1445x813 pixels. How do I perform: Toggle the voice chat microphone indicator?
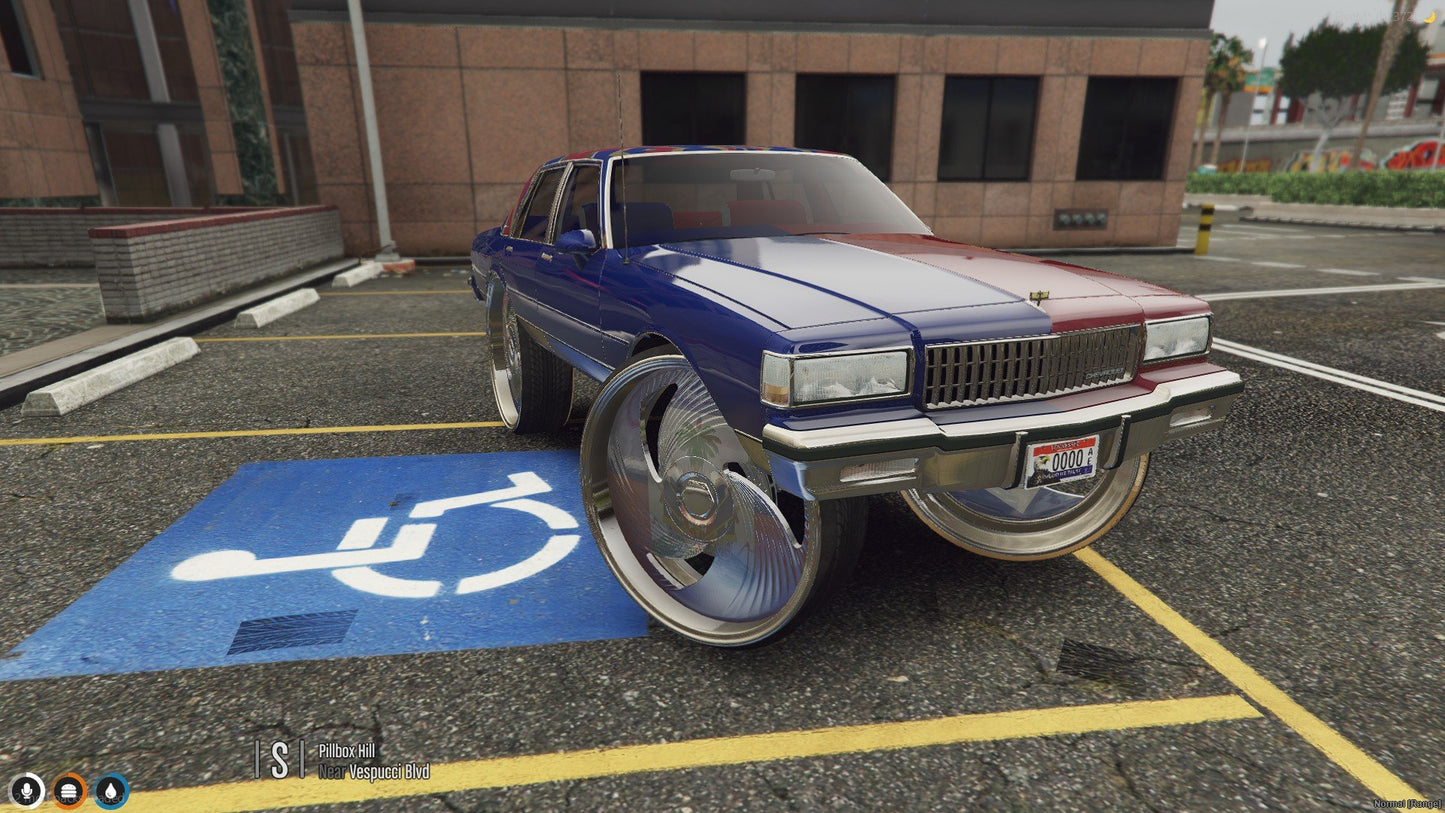tap(29, 791)
